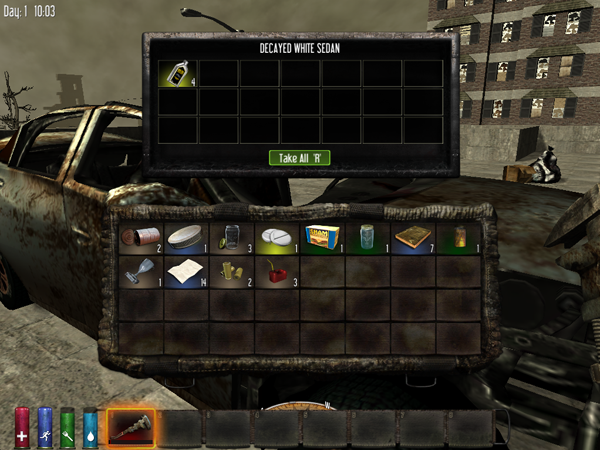
Task: Pick the sealed green-lit glass jar
Action: [x=368, y=237]
